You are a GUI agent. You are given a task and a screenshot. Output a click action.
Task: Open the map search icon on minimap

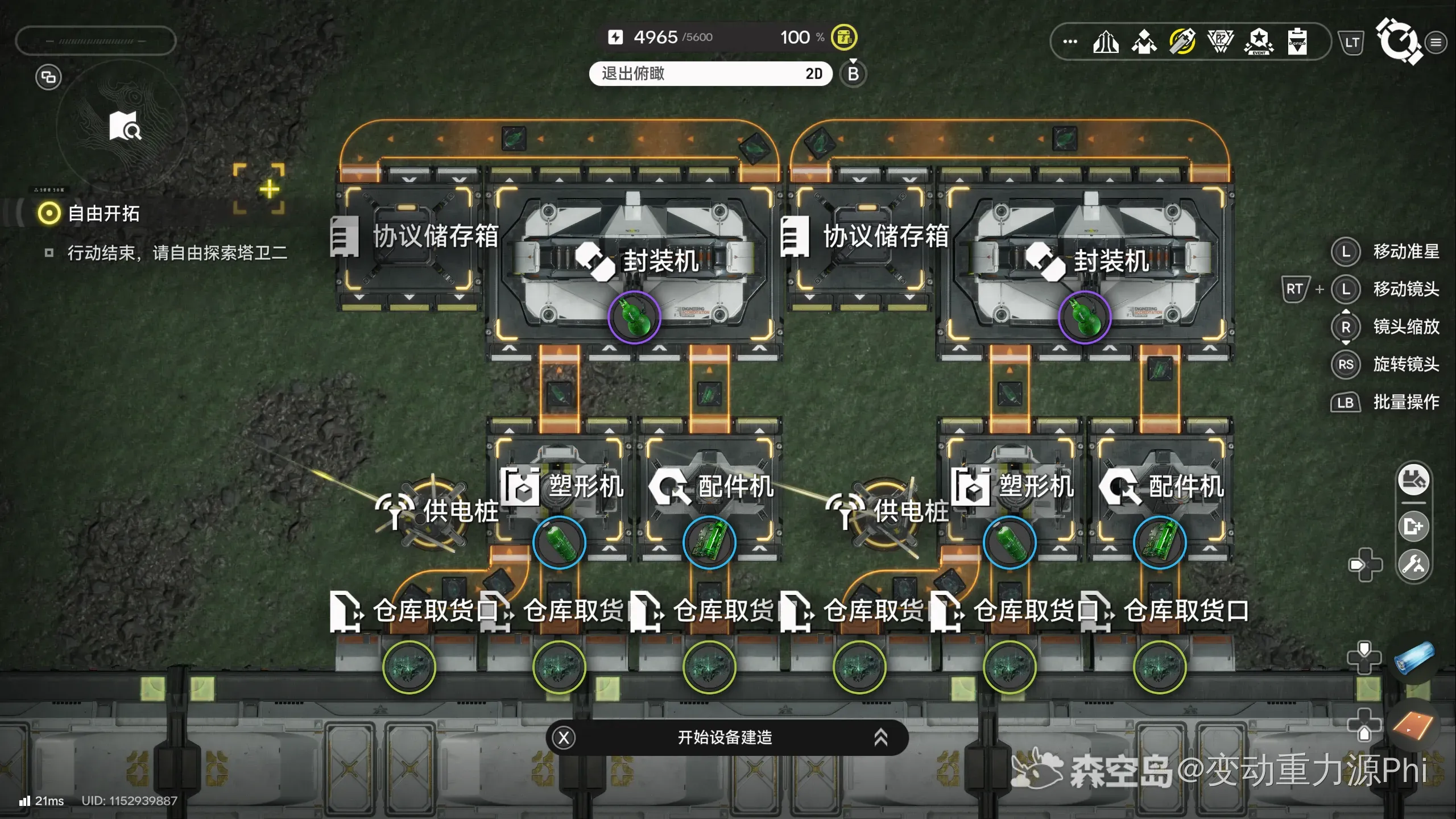point(125,126)
